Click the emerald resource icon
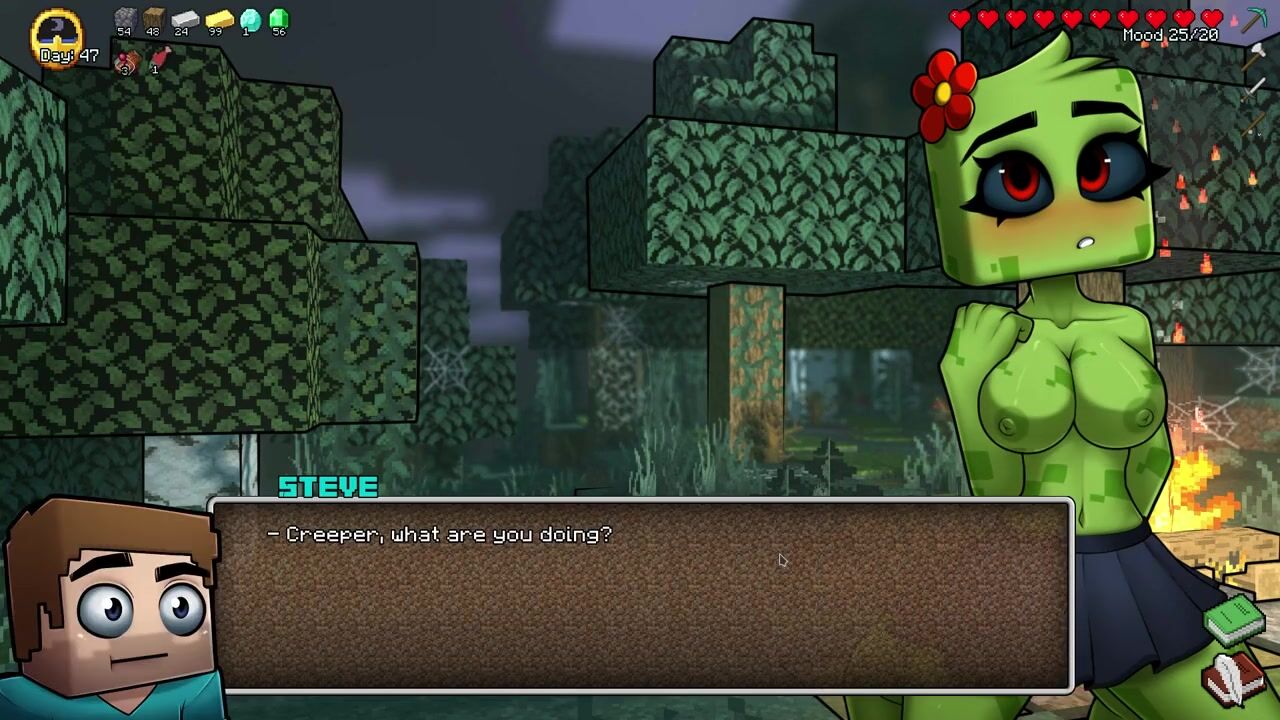 (x=279, y=18)
